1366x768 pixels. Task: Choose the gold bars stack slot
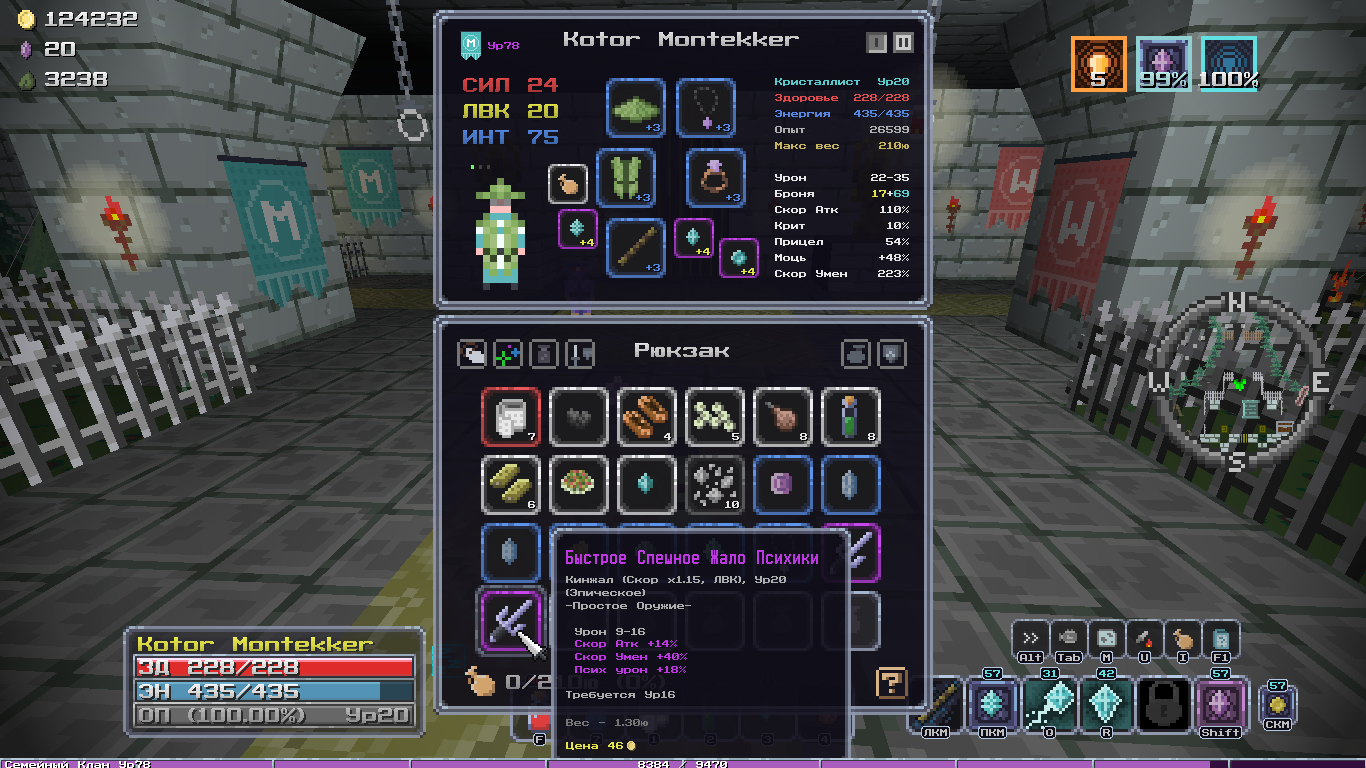[x=511, y=484]
